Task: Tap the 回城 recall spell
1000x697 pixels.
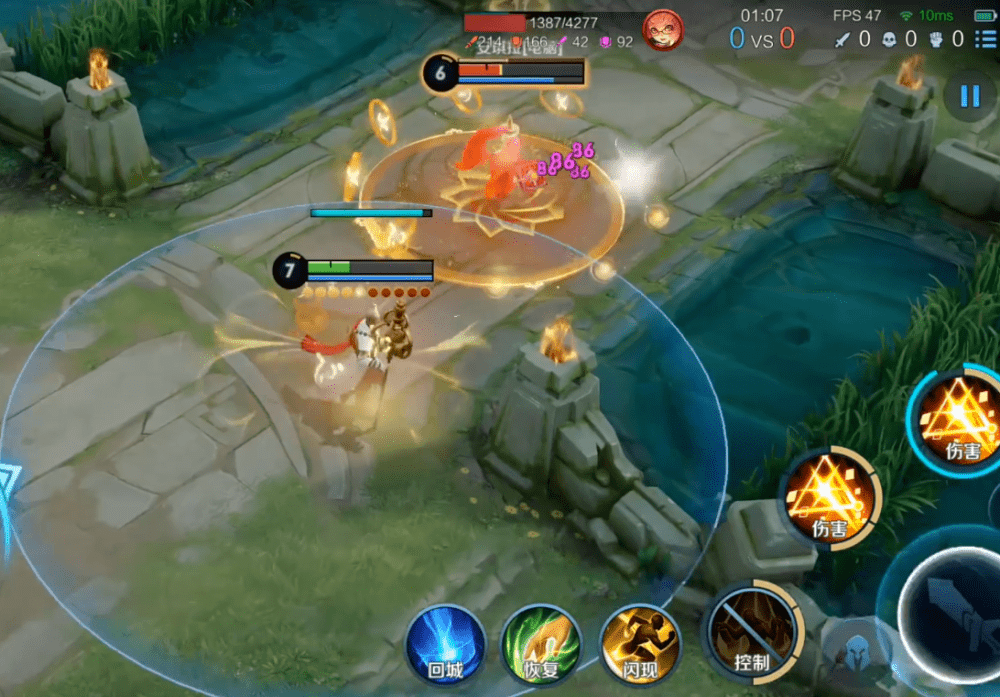Action: point(445,645)
